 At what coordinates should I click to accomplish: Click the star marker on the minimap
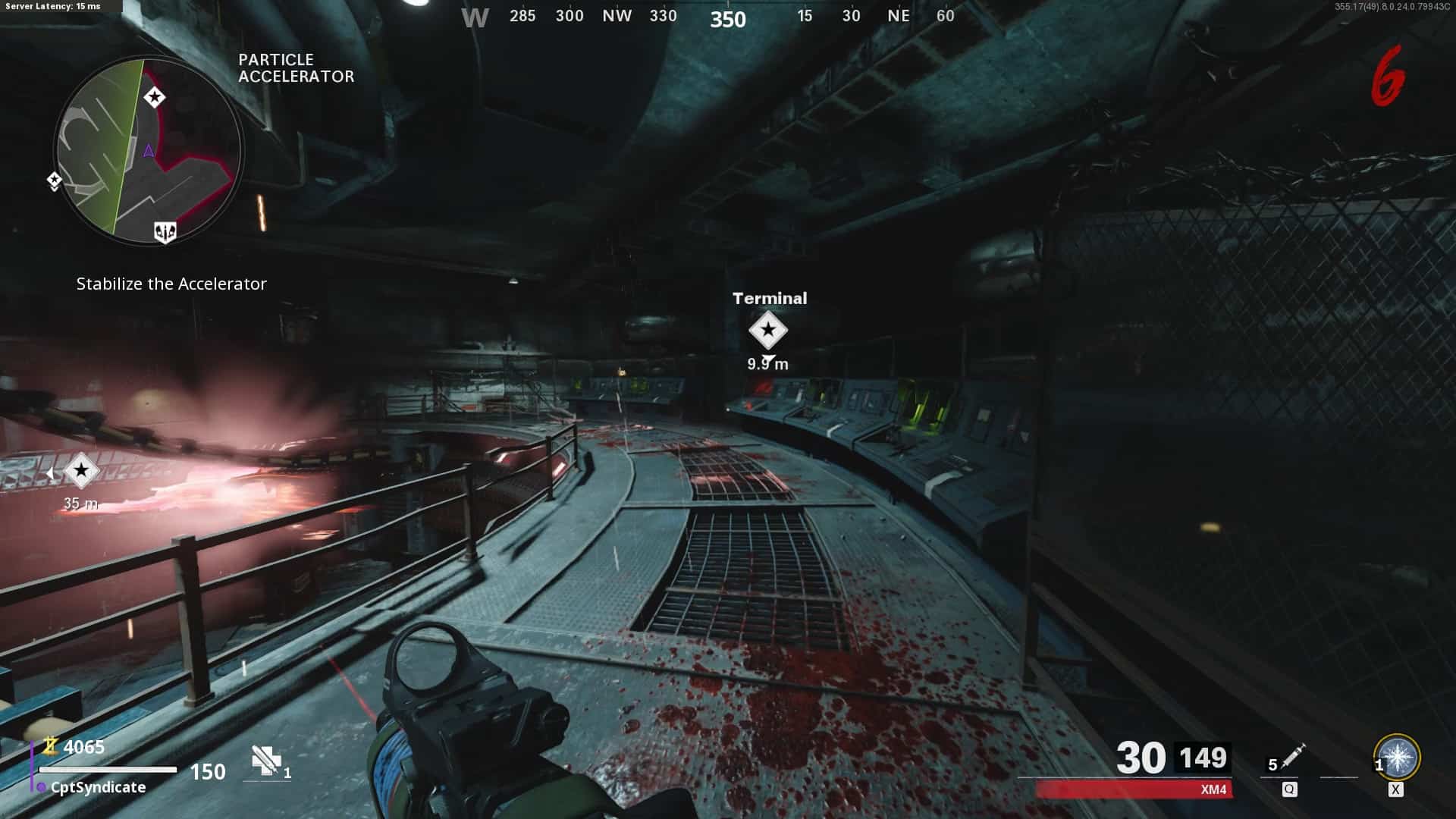155,97
